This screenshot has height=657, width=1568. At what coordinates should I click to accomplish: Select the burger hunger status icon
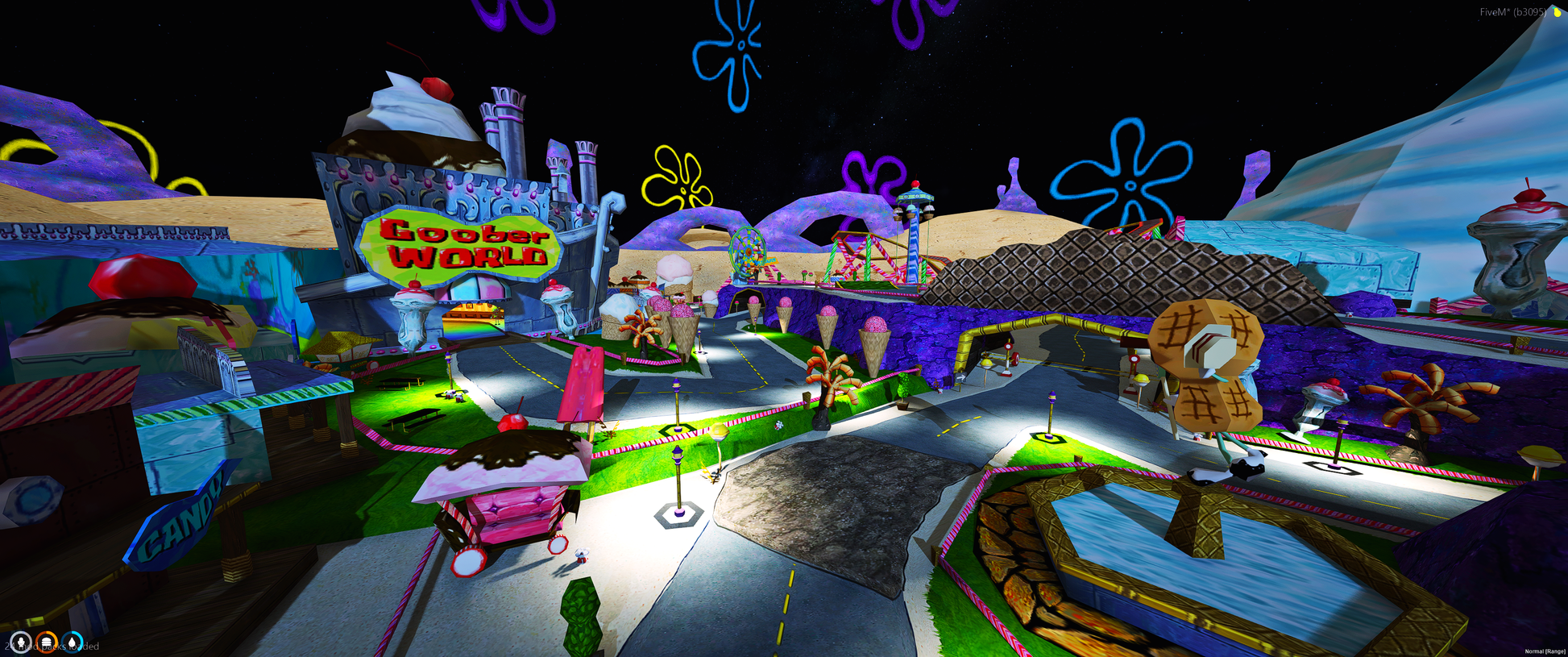point(47,642)
